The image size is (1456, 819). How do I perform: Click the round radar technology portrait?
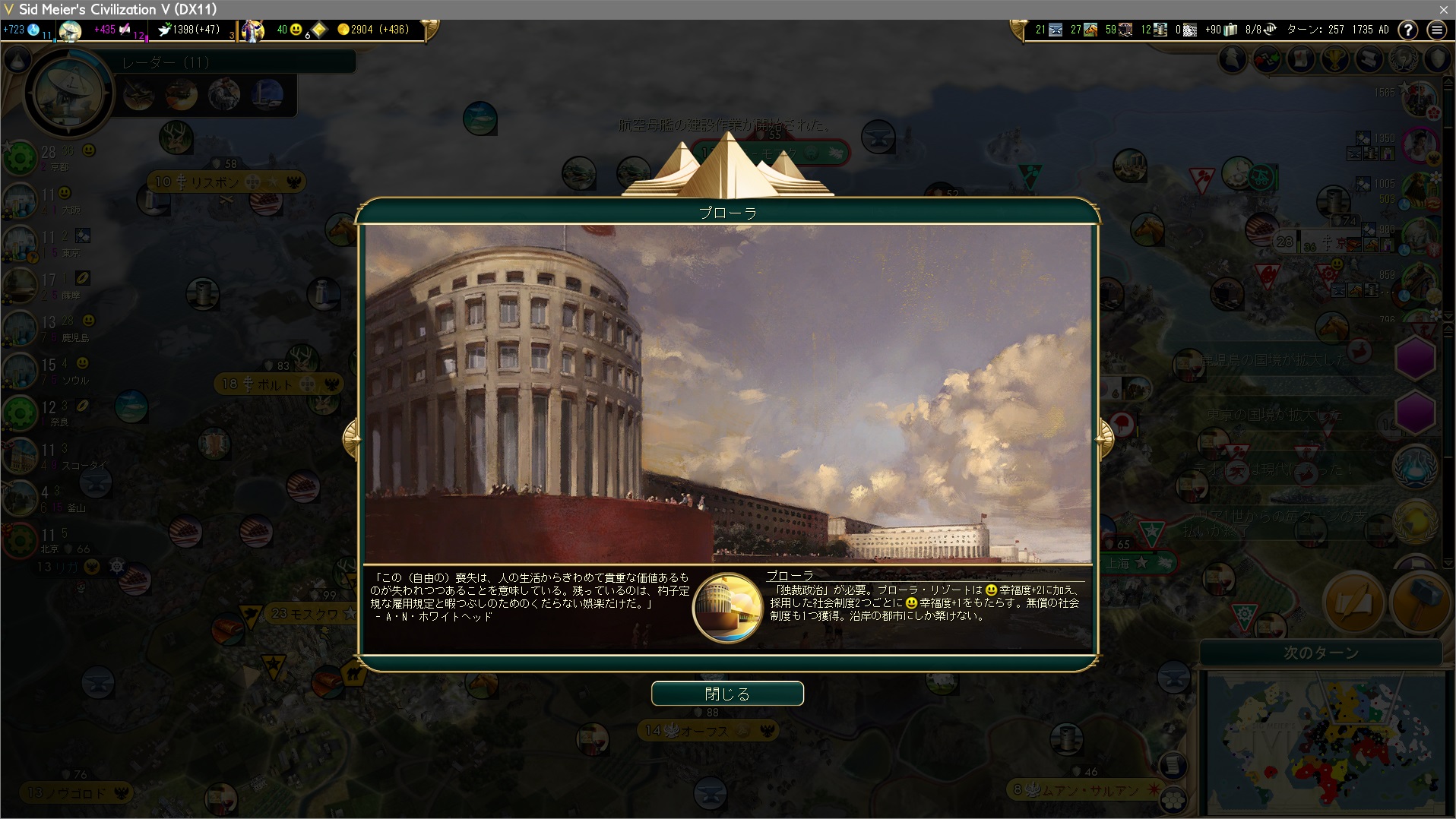coord(69,93)
